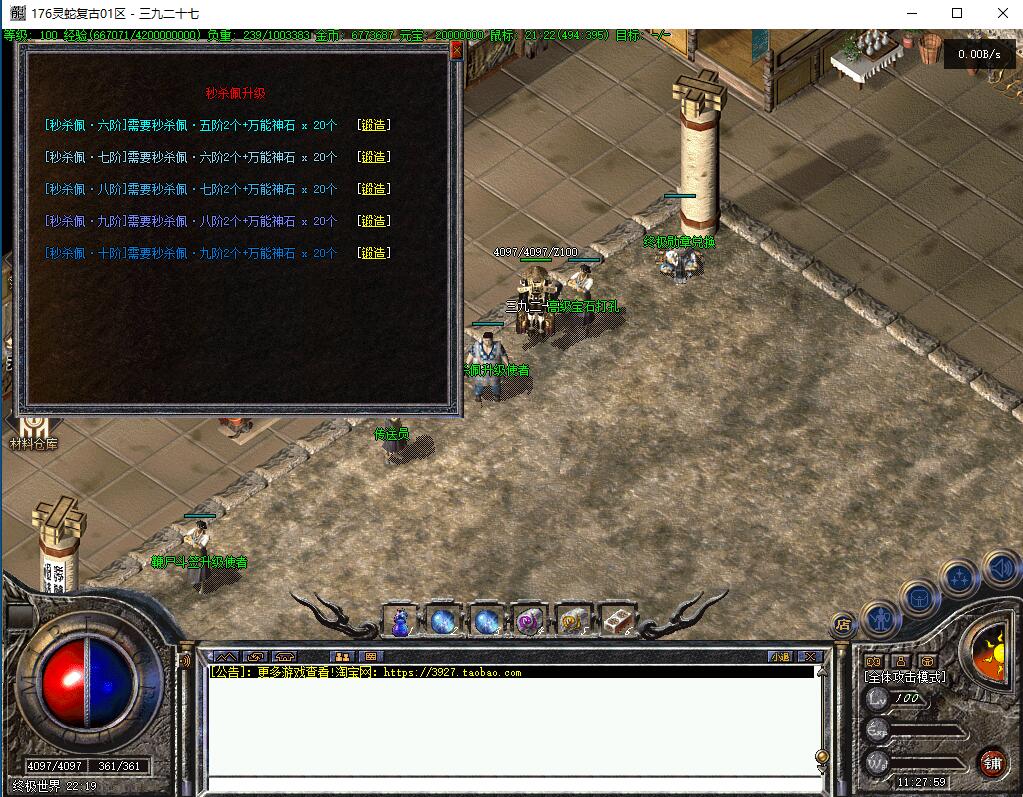Forge the 秒杀佩·八阶 upgrade
The image size is (1023, 797).
[x=373, y=189]
